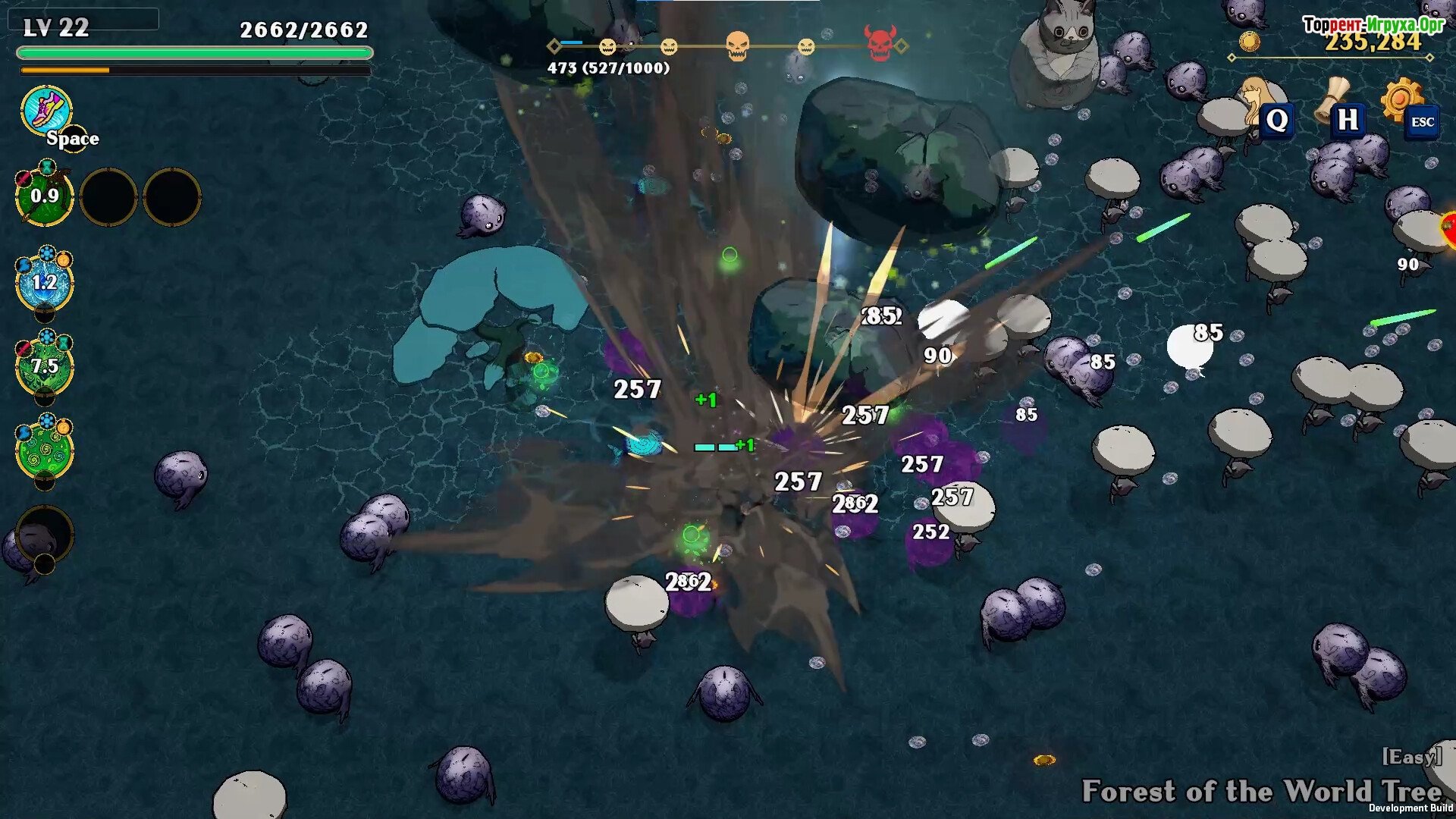Choose the green skill showing 7.5 cooldown
Screen dimensions: 1456x819
click(45, 367)
